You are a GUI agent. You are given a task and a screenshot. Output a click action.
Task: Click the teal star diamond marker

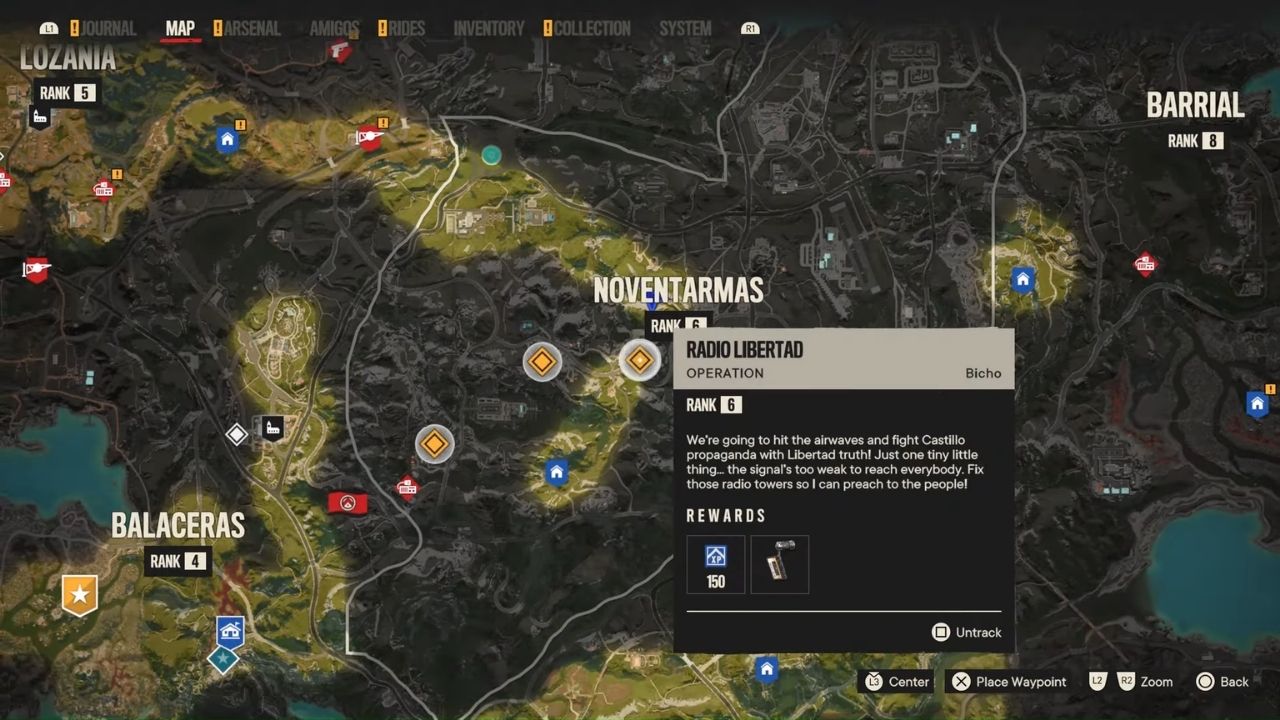[x=222, y=660]
